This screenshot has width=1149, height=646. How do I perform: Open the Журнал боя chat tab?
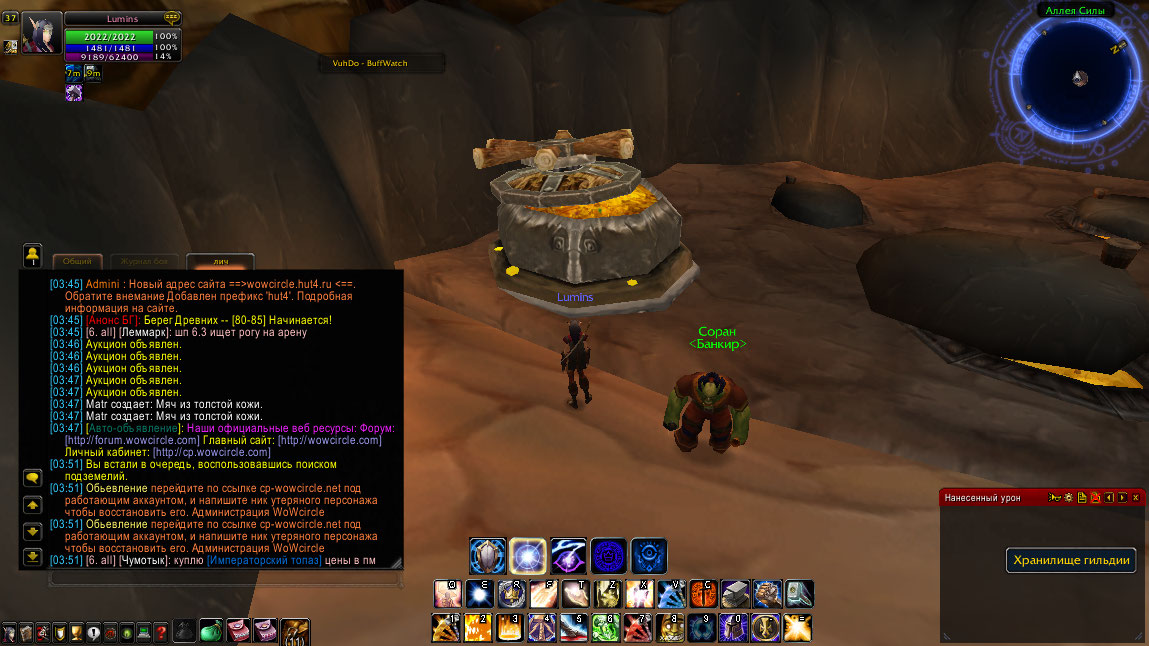pos(144,261)
